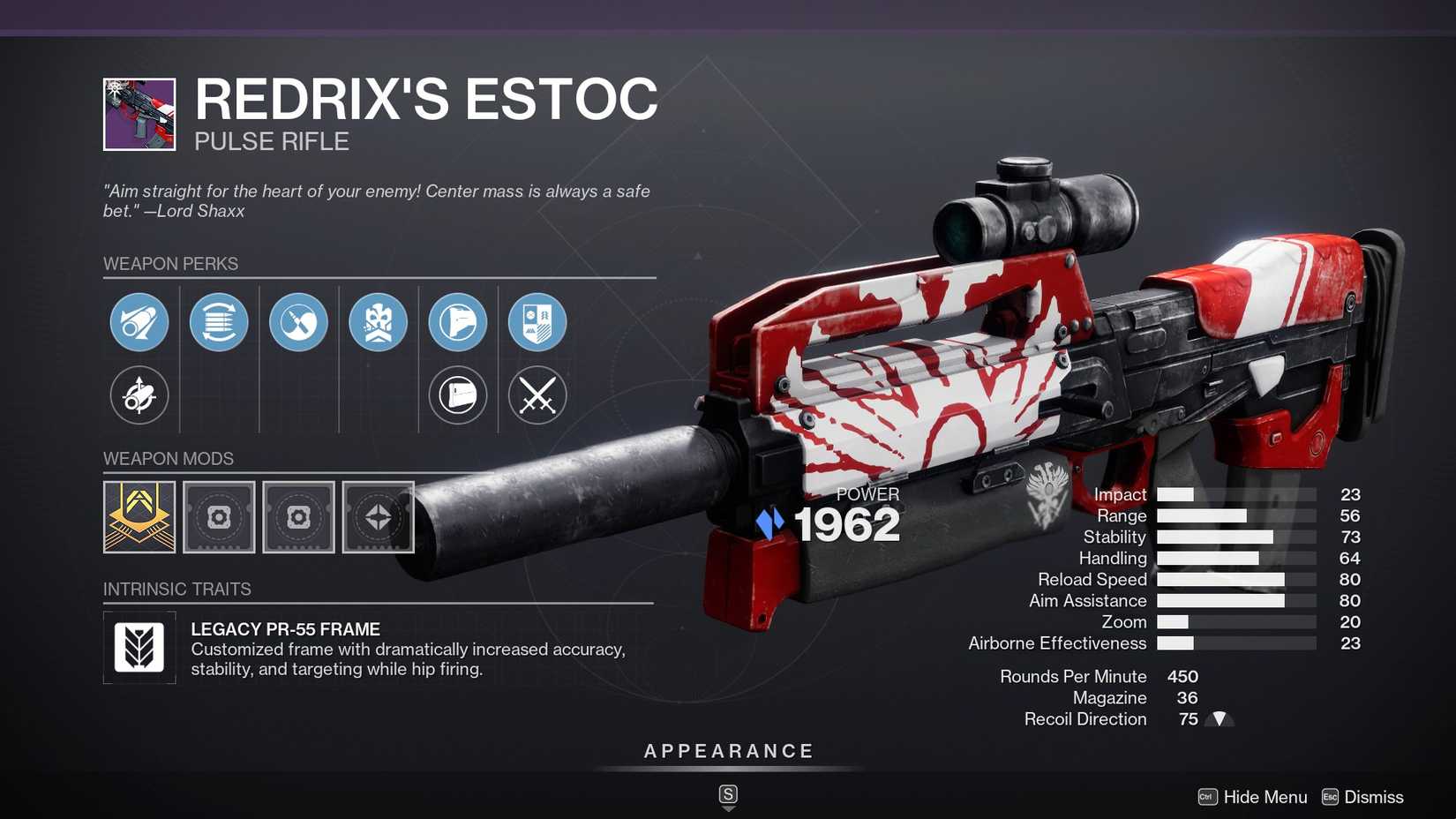Click the Range stat bar

coord(1235,515)
